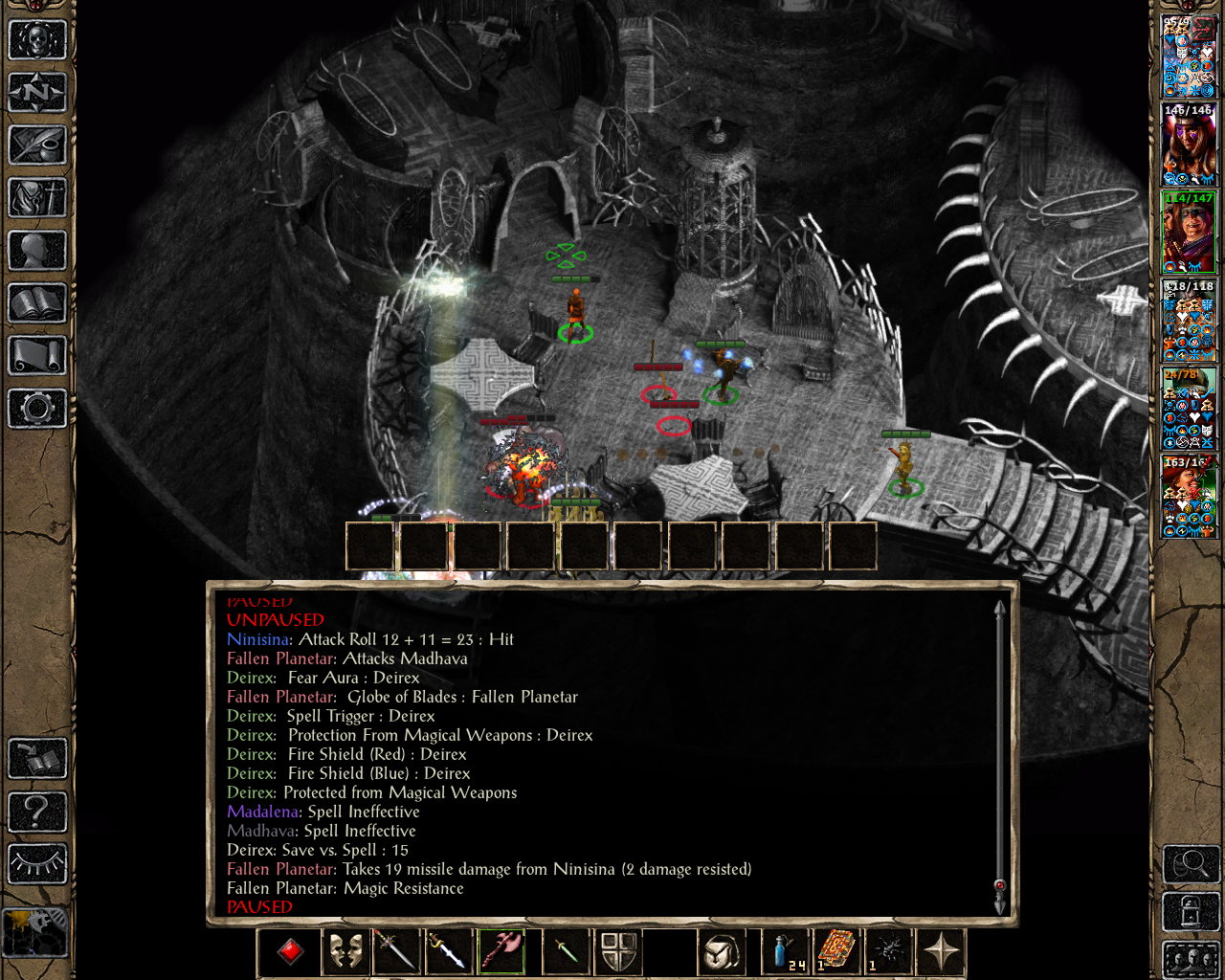The width and height of the screenshot is (1225, 980).
Task: Use the theater masks talk button
Action: tap(345, 951)
